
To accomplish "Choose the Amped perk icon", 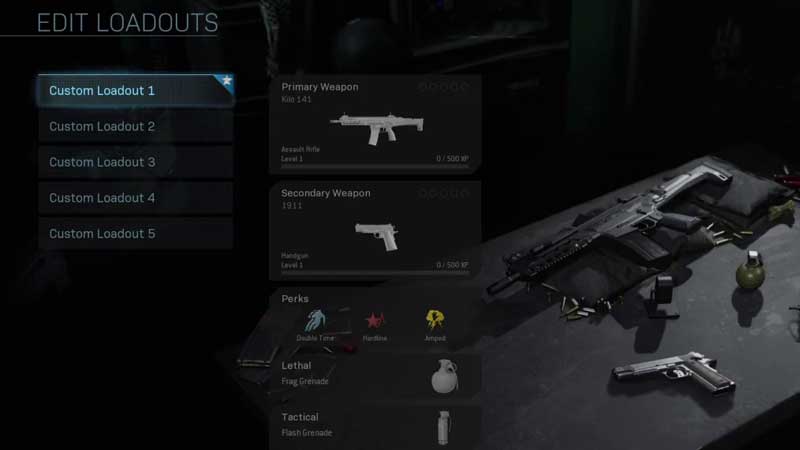I will point(435,321).
